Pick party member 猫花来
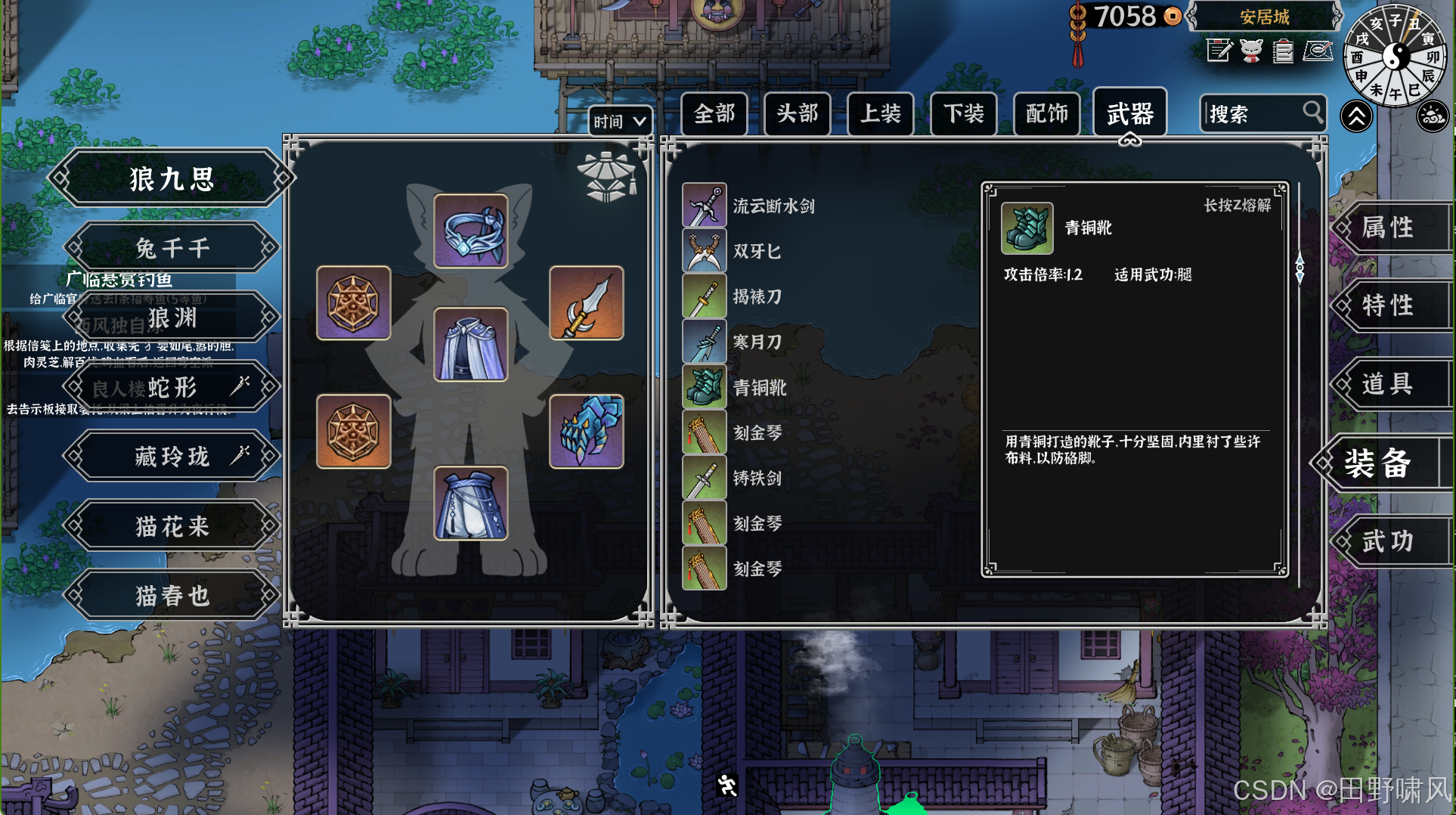The width and height of the screenshot is (1456, 815). 172,526
